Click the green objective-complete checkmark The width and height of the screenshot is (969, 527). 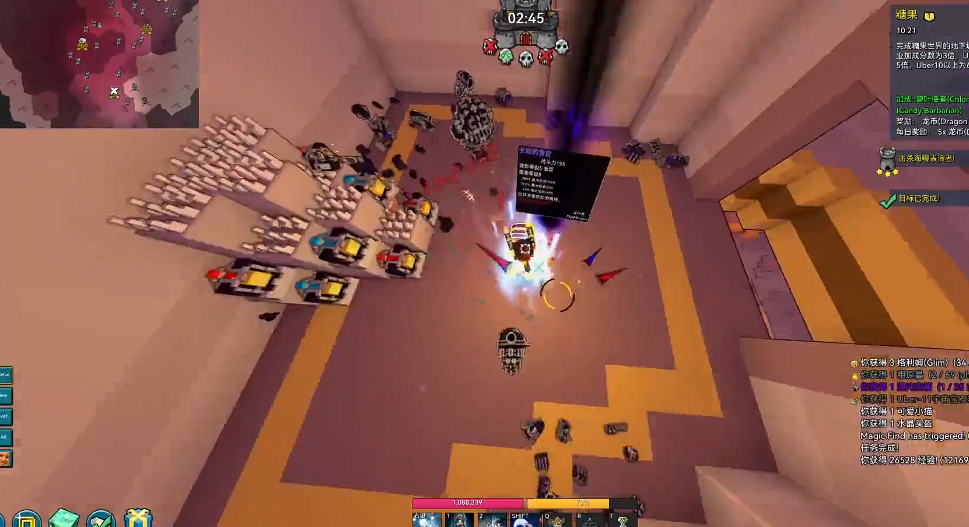click(887, 200)
